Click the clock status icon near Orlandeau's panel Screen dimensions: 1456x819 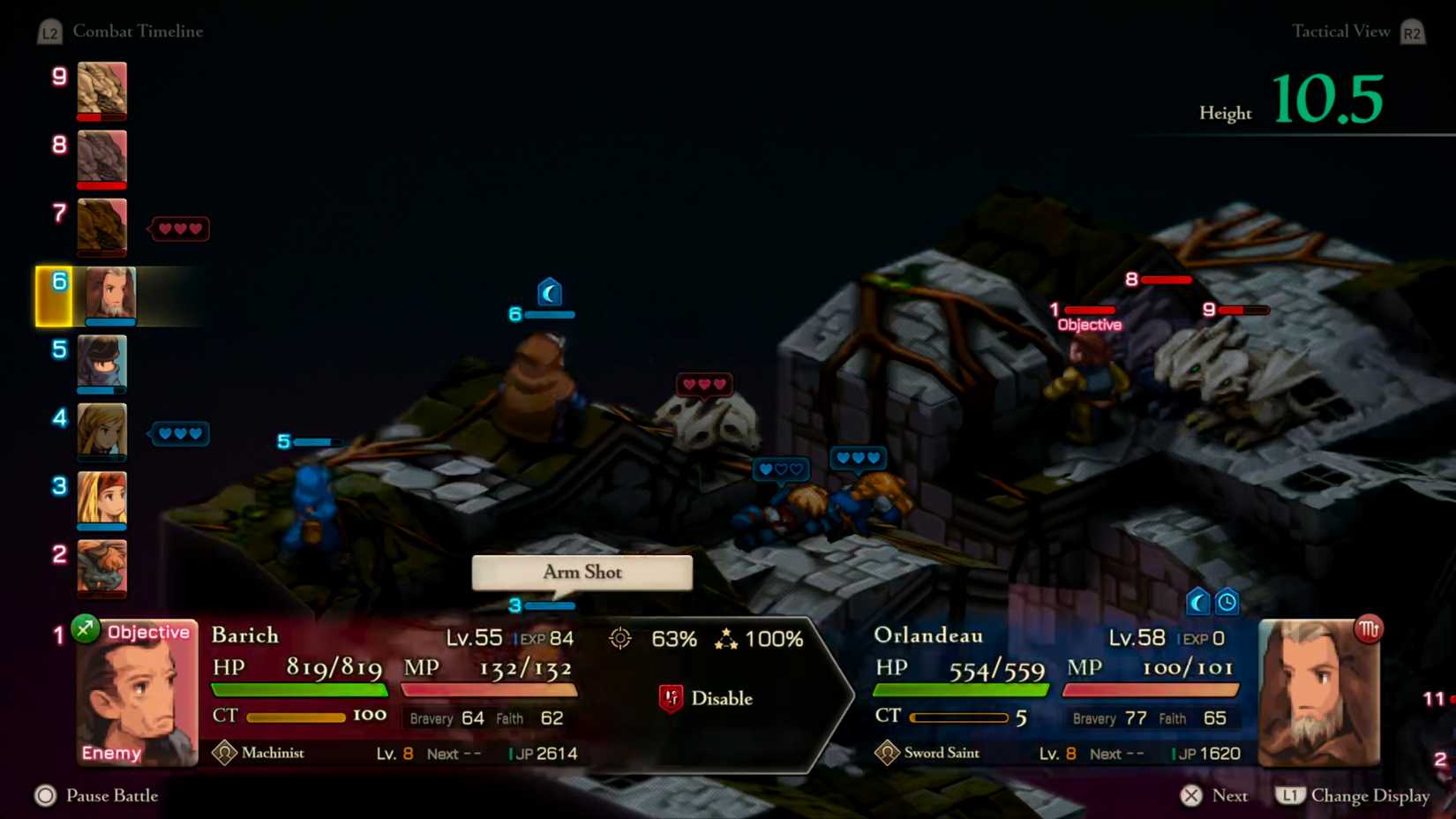tap(1228, 602)
